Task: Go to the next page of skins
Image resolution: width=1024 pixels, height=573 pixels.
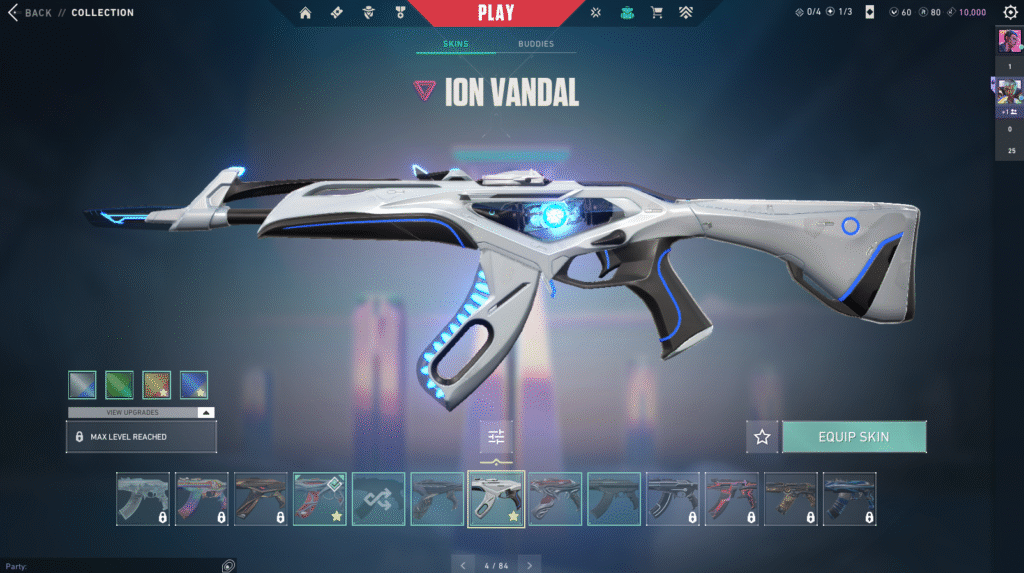Action: point(530,566)
